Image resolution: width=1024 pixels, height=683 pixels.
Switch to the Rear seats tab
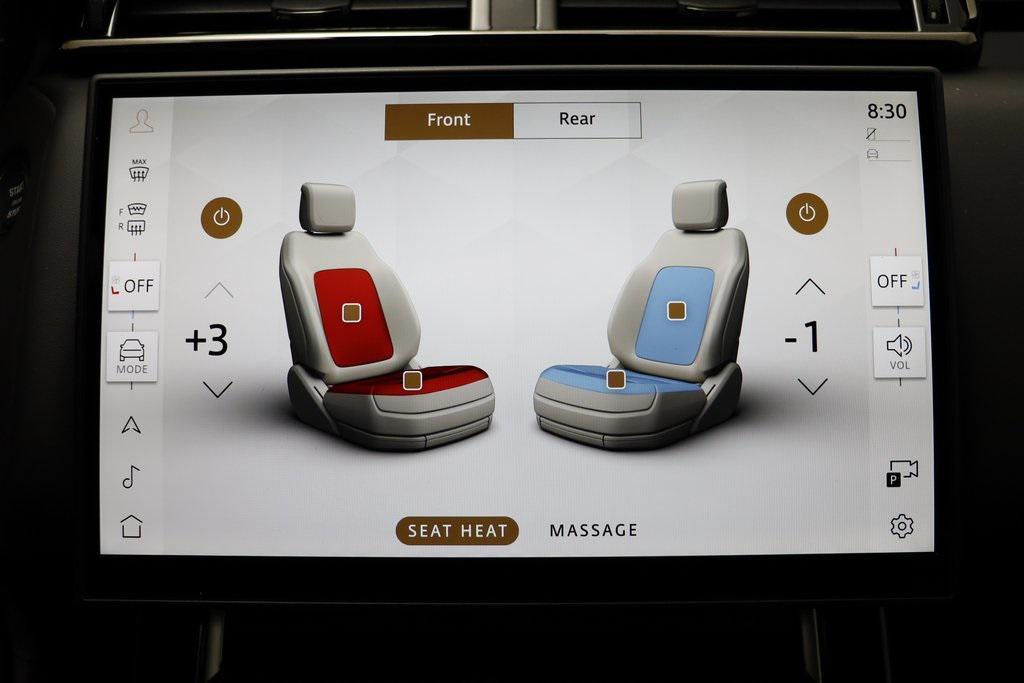pyautogui.click(x=577, y=120)
